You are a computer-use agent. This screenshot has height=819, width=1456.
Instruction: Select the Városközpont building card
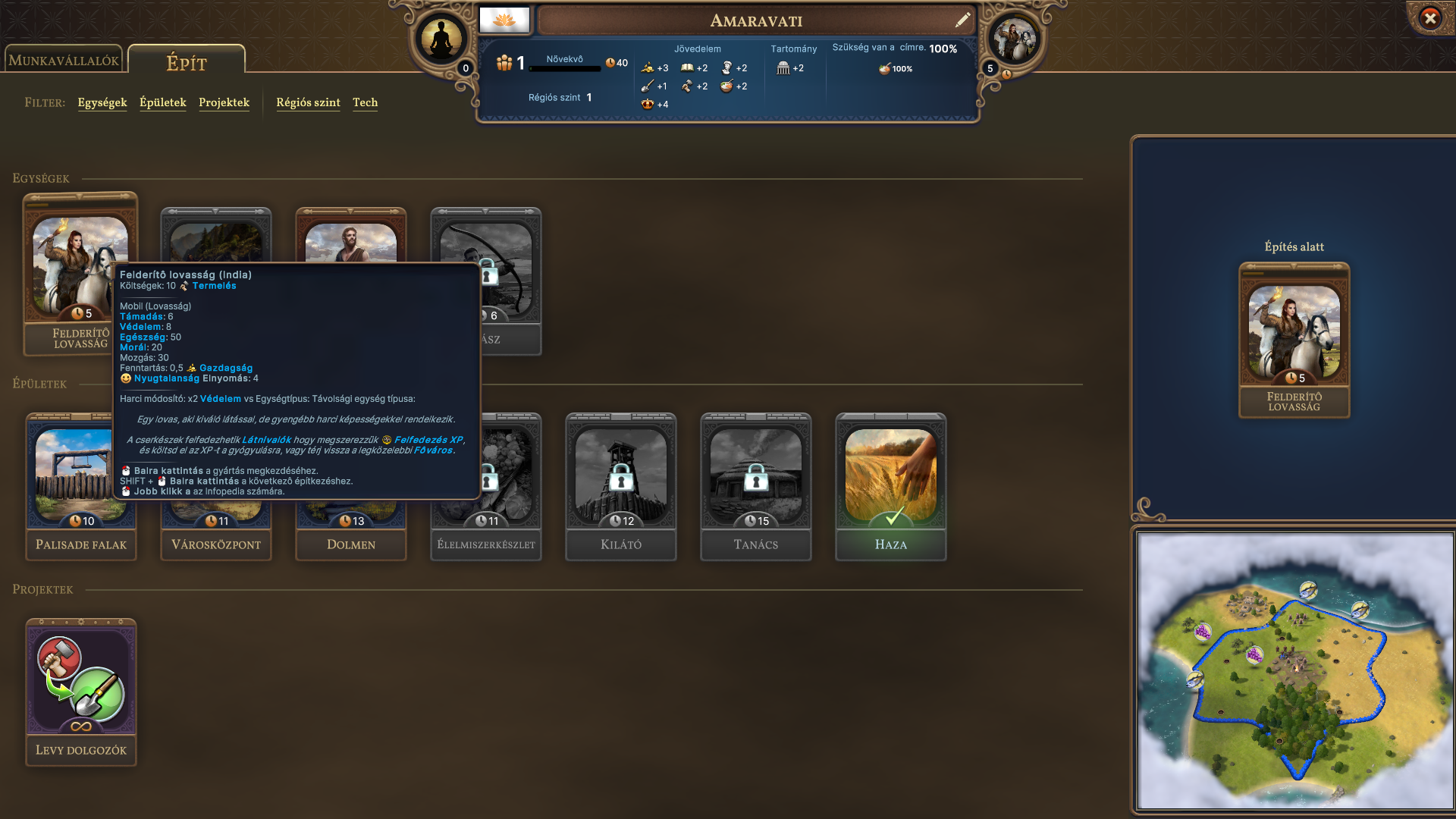click(216, 531)
